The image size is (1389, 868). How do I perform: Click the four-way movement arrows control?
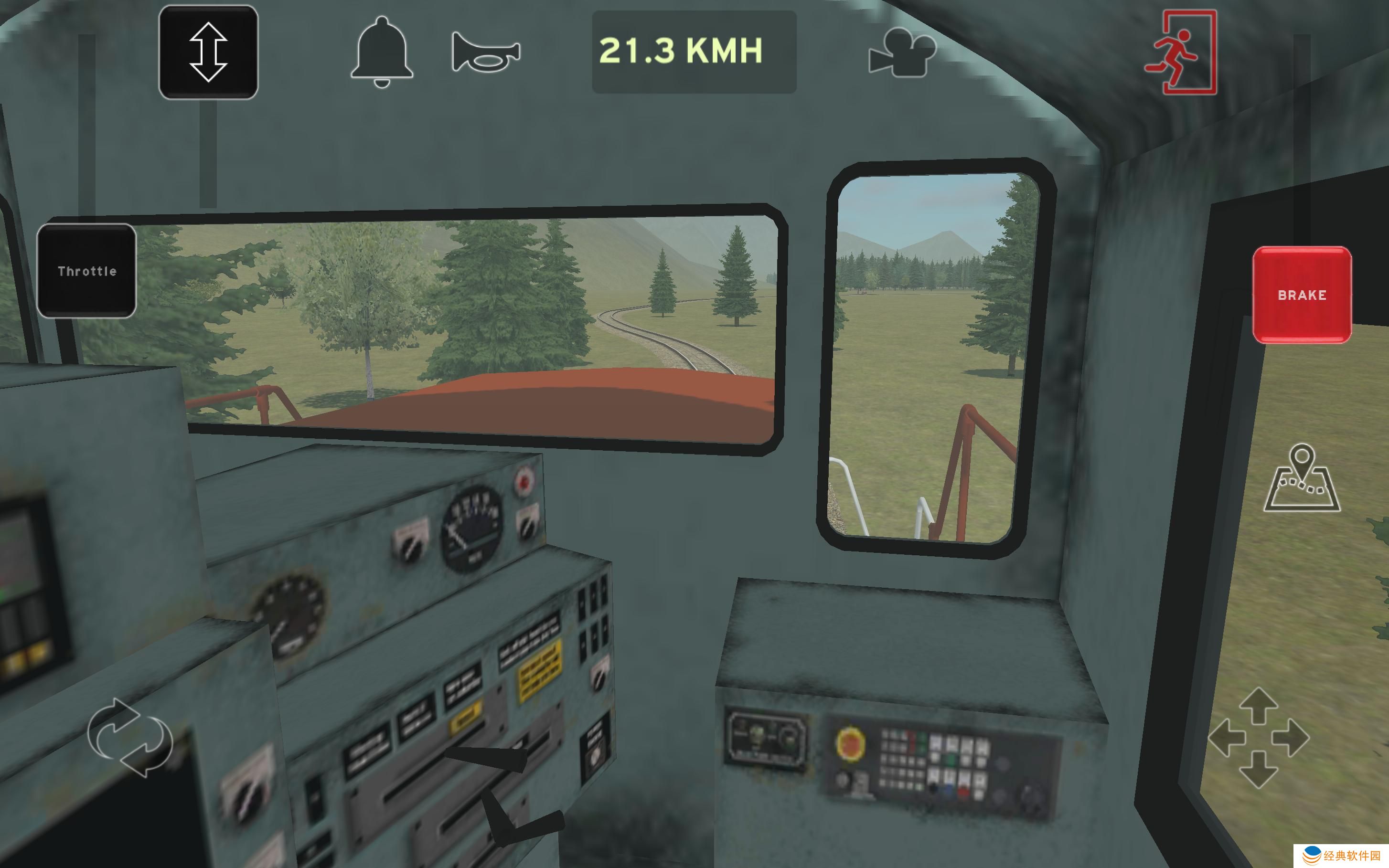point(1259,738)
